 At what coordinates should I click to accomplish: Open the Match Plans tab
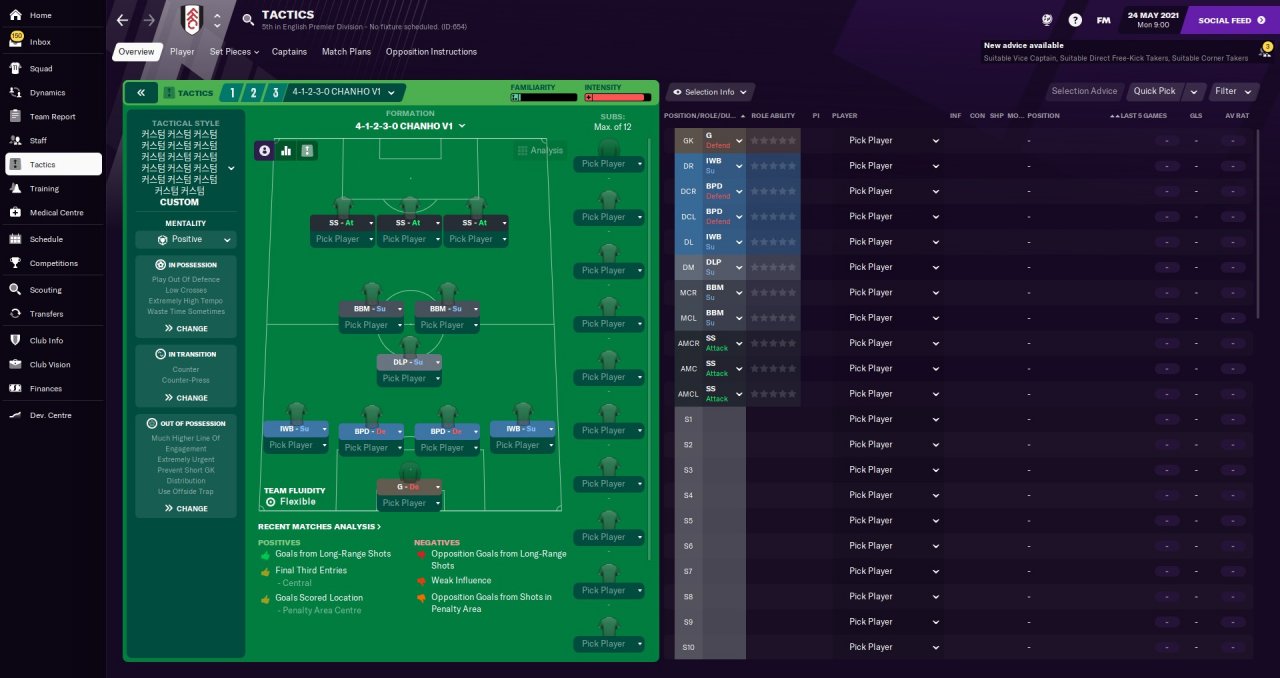tap(346, 52)
